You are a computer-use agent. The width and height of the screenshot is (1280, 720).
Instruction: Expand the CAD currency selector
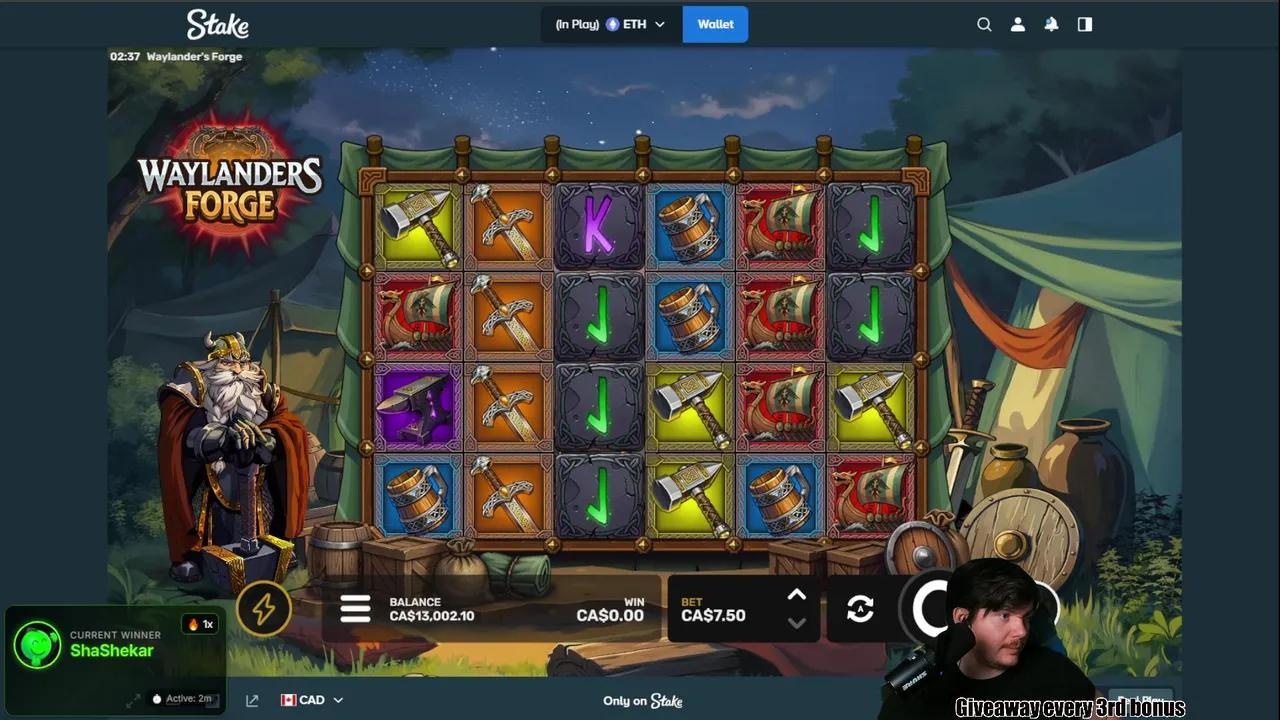click(x=311, y=700)
